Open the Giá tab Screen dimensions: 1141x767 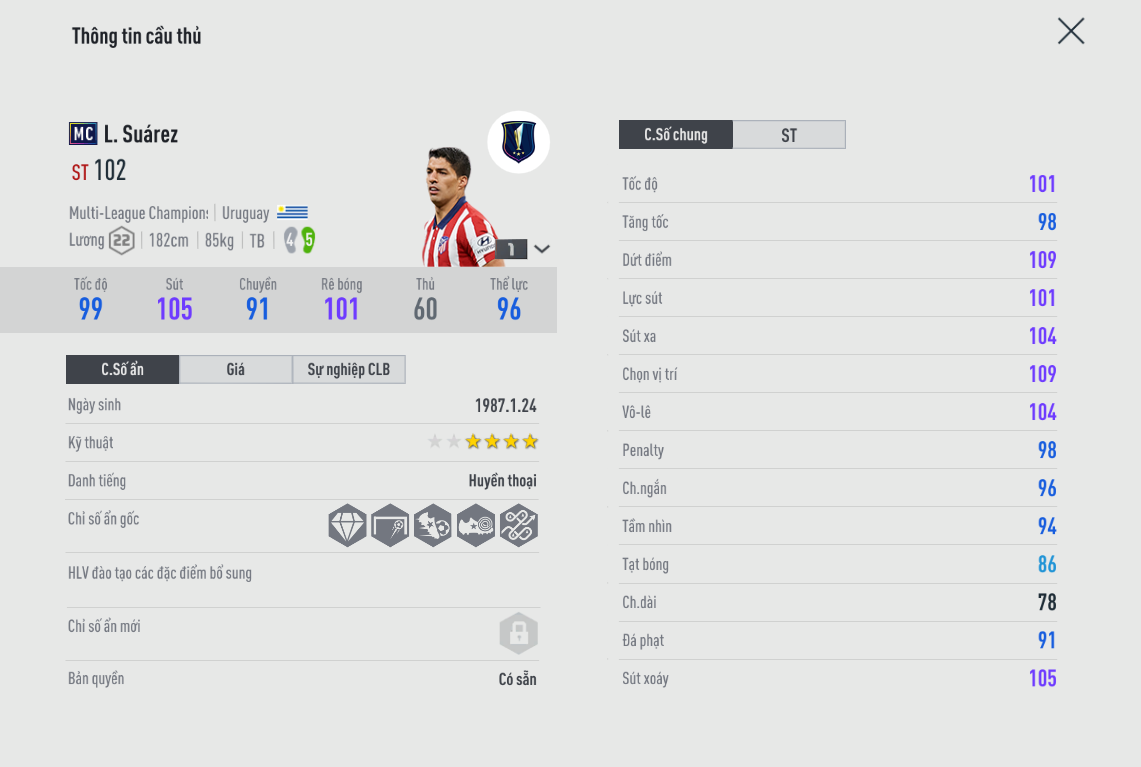(x=235, y=370)
